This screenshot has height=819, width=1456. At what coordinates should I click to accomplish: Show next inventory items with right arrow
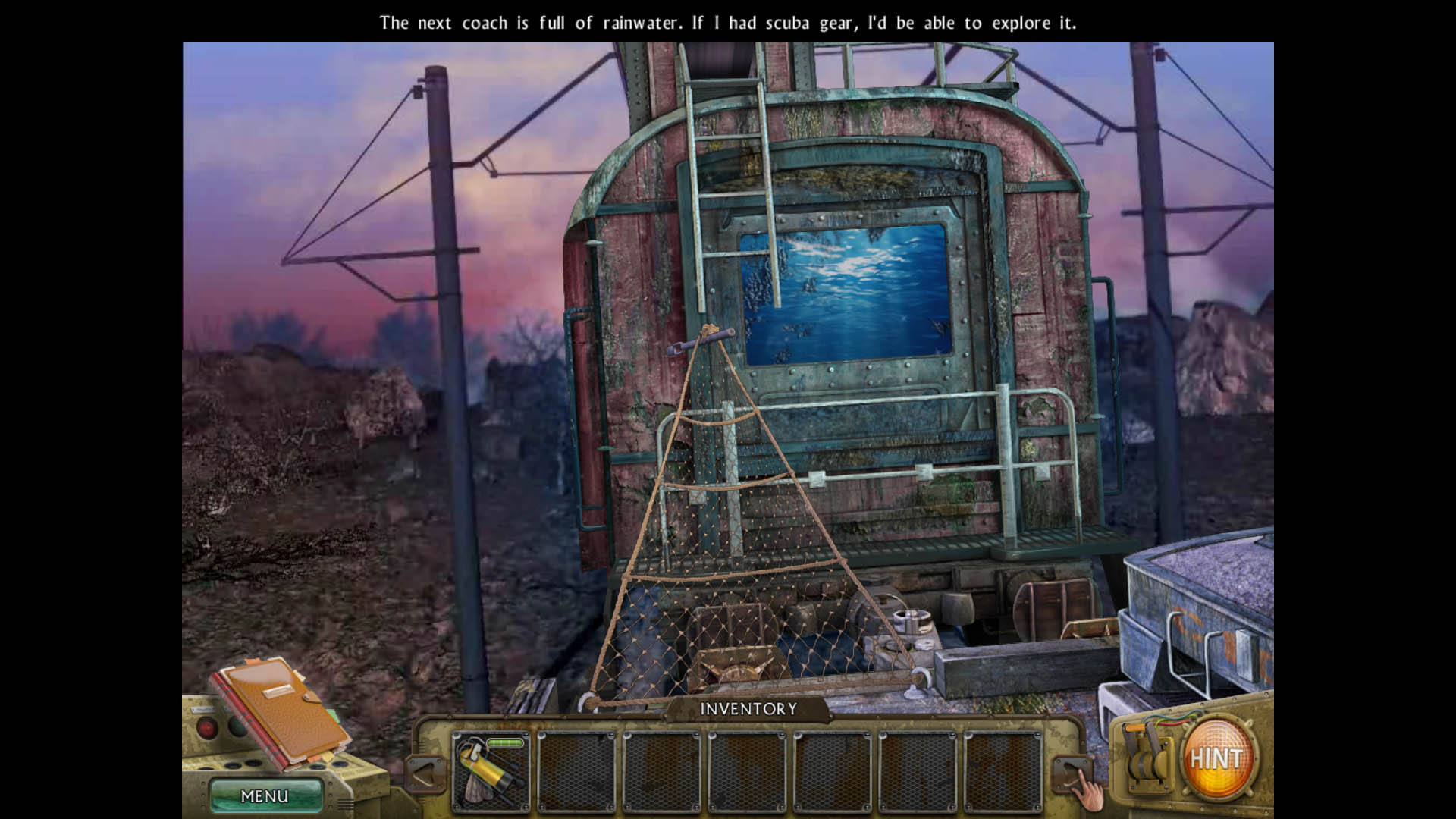1070,773
